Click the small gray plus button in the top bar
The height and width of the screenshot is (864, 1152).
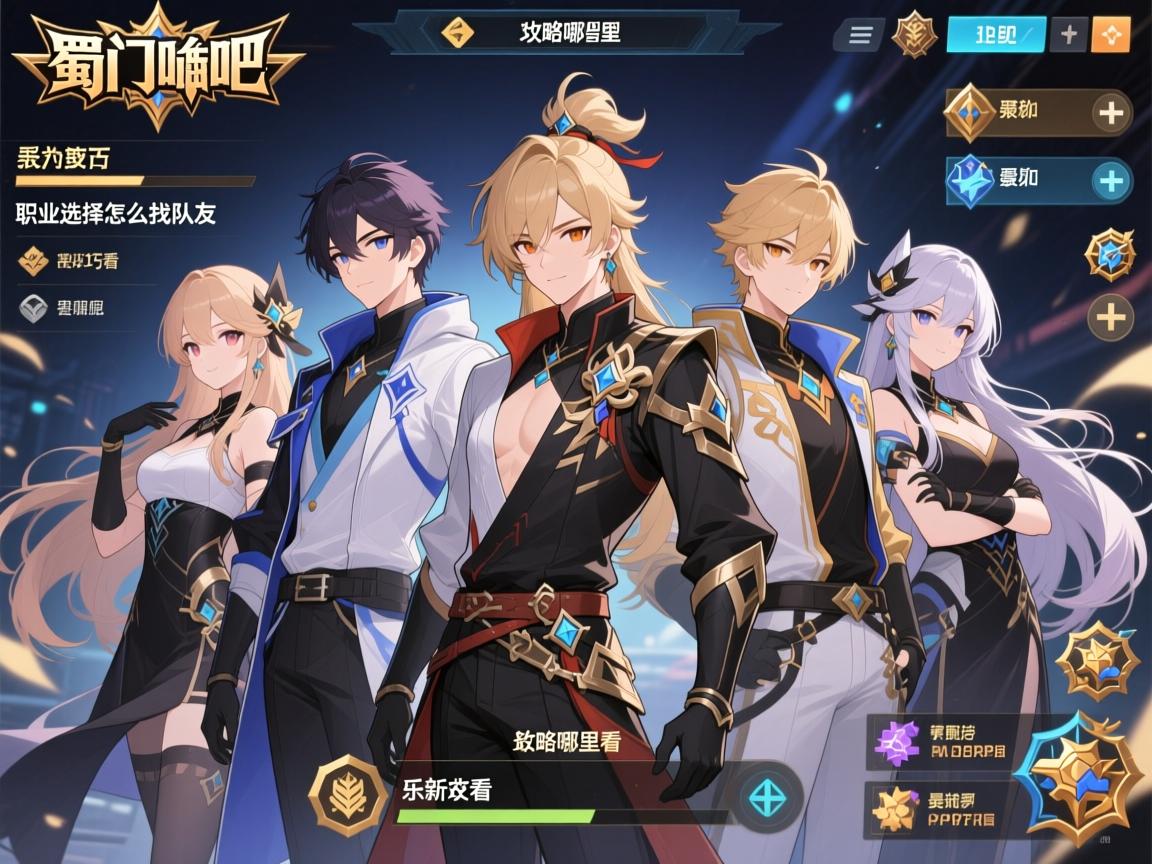tap(1069, 35)
